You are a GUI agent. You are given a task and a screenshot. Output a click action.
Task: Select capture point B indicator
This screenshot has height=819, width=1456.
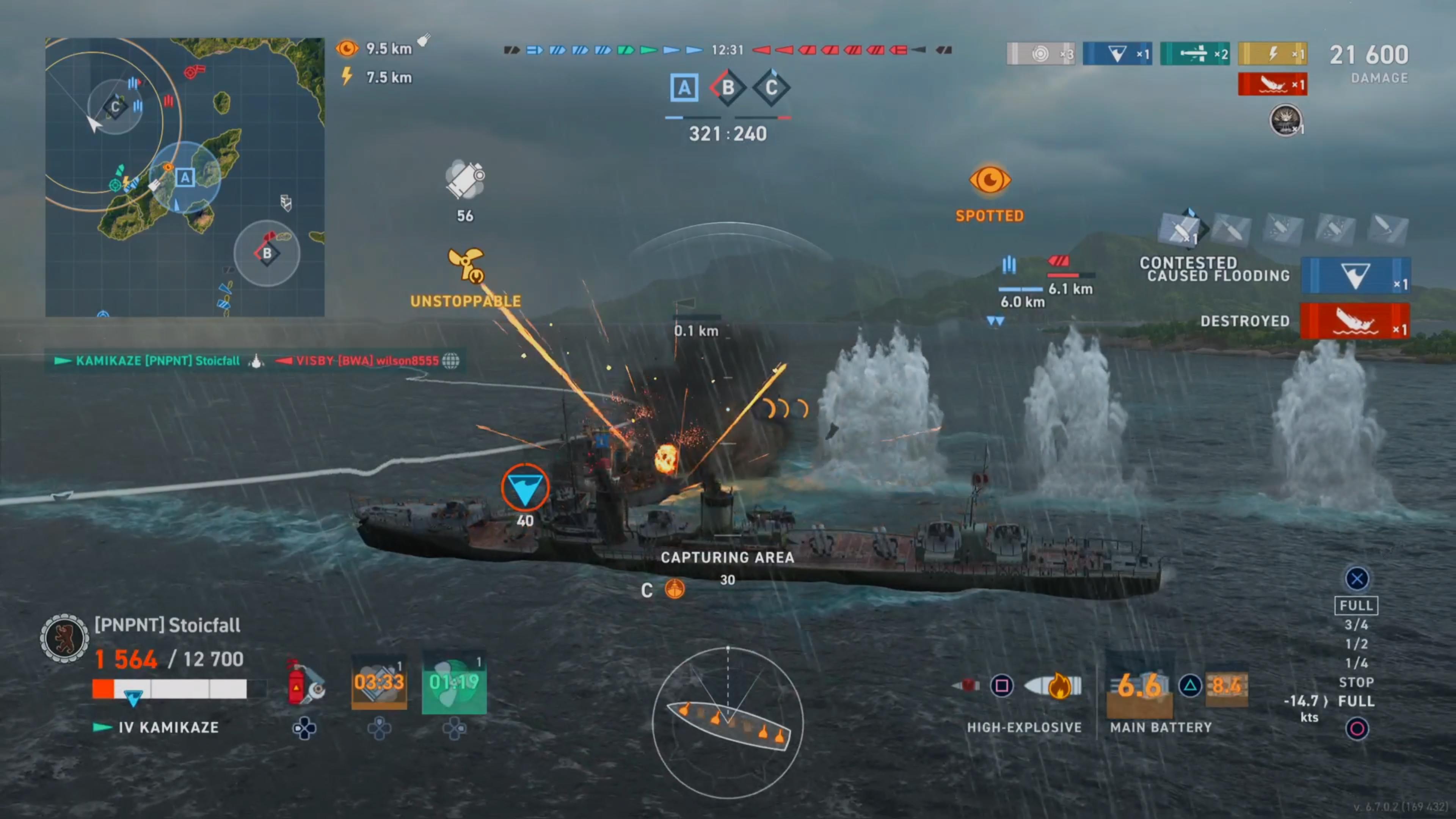[728, 88]
